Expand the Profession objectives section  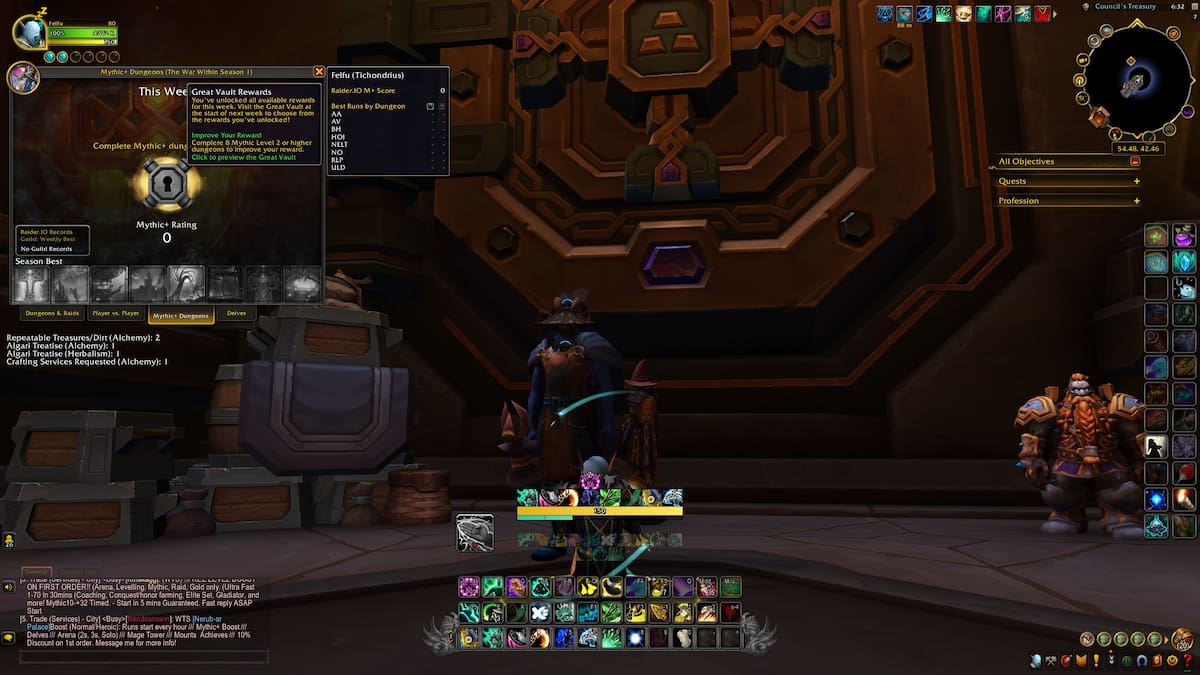click(1136, 201)
